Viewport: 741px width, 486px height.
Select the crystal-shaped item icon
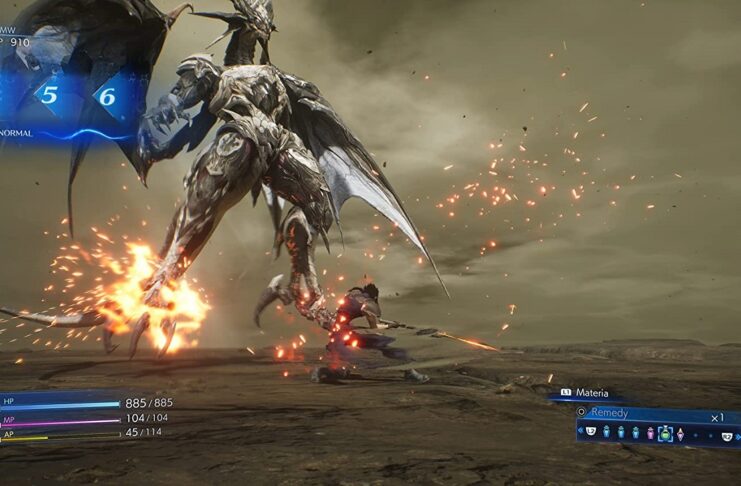click(x=680, y=433)
